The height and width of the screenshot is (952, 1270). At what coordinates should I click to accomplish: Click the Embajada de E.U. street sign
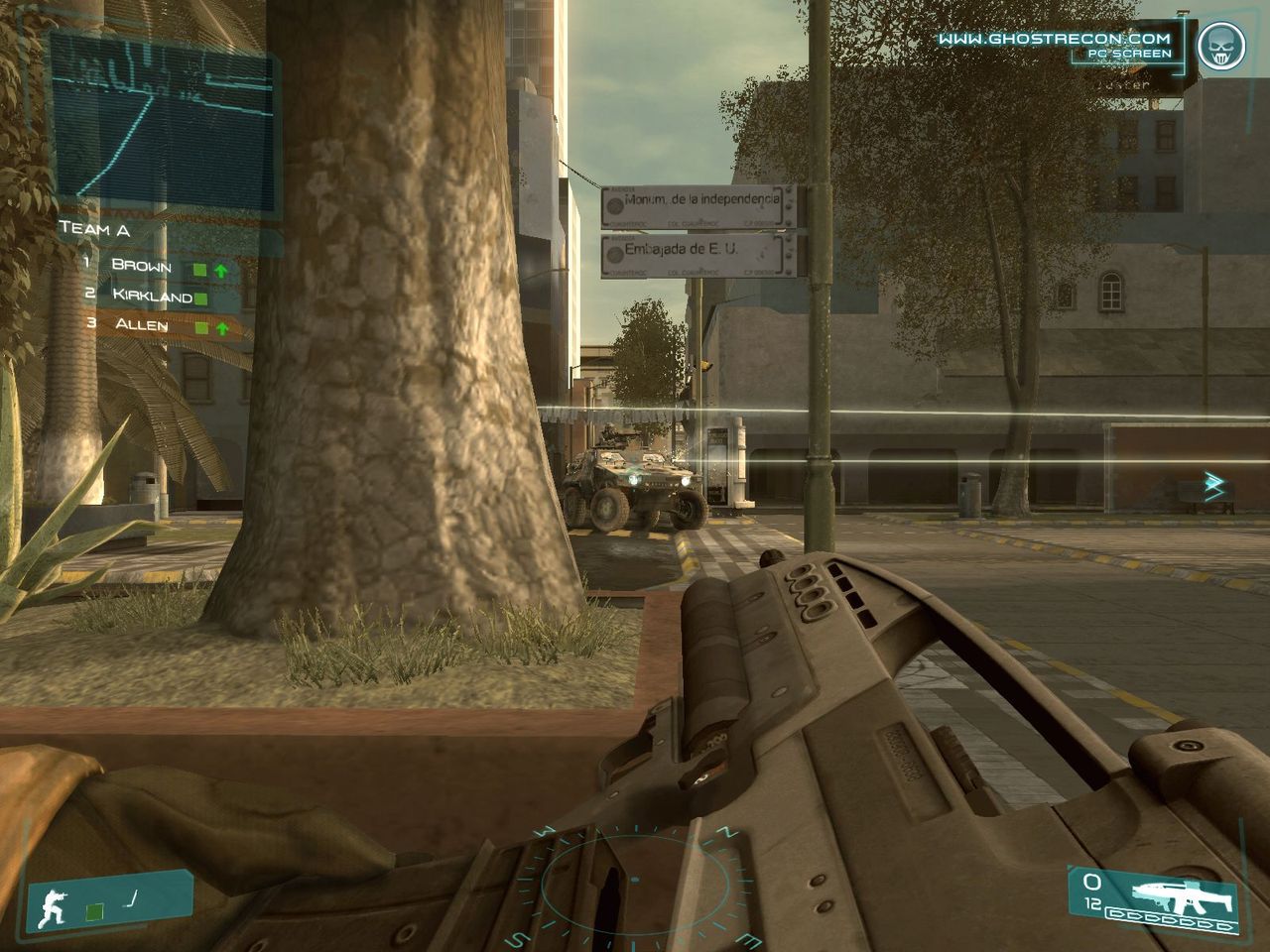[x=698, y=254]
